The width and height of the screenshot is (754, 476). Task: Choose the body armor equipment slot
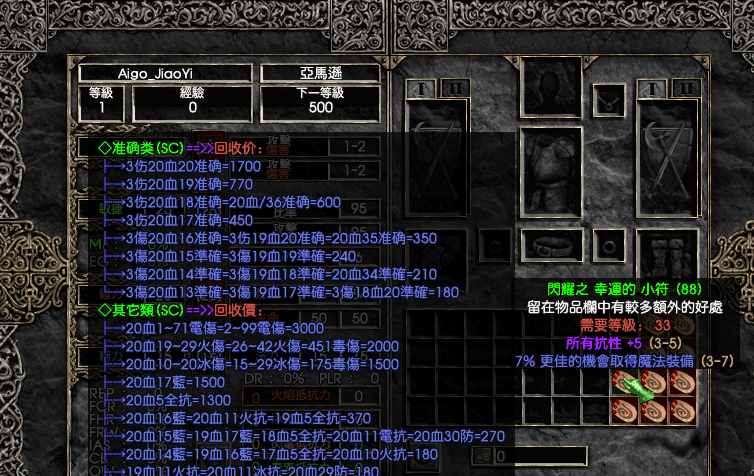(549, 174)
